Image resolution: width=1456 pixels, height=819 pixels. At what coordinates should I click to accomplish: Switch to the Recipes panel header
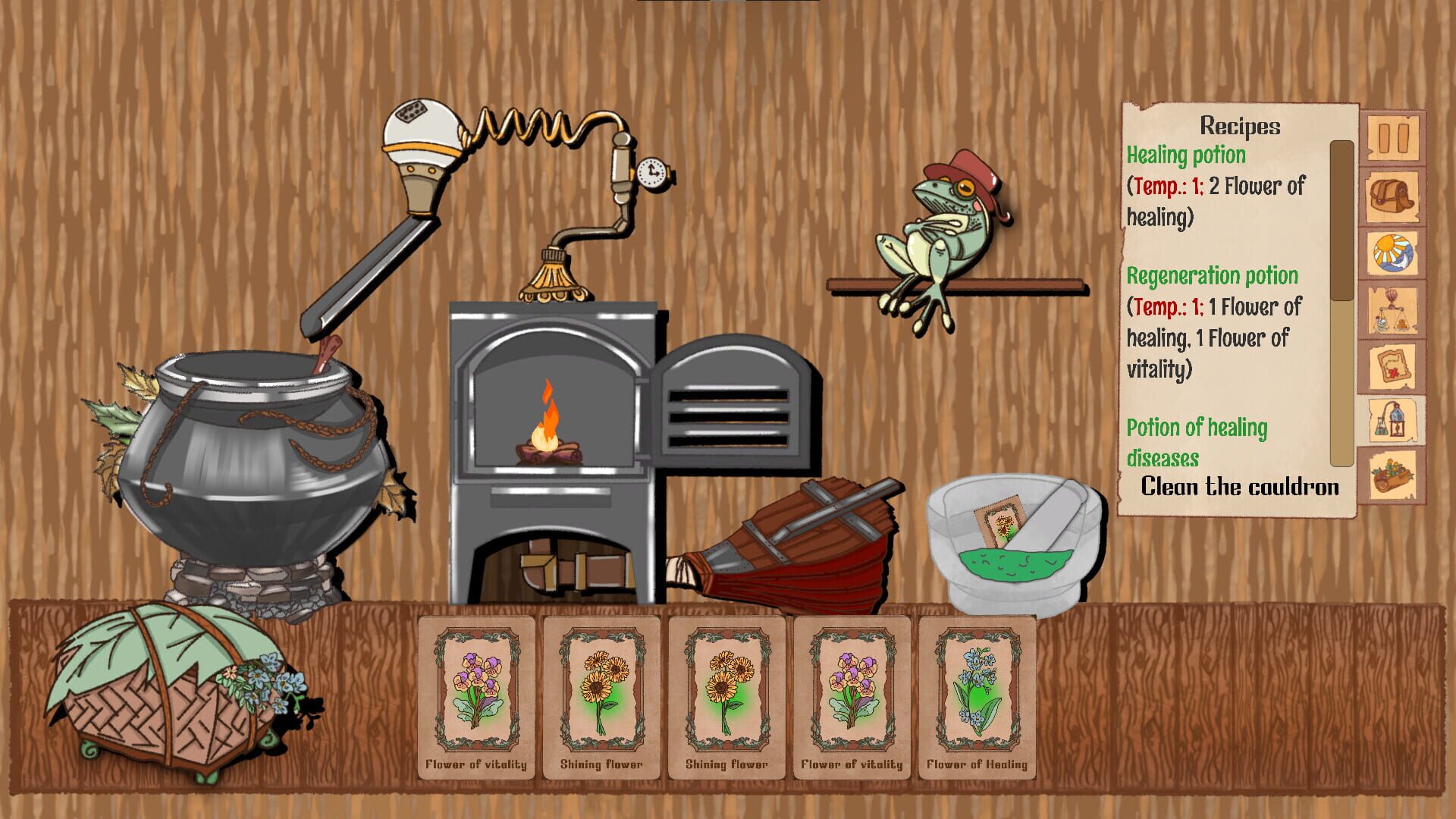click(x=1239, y=127)
